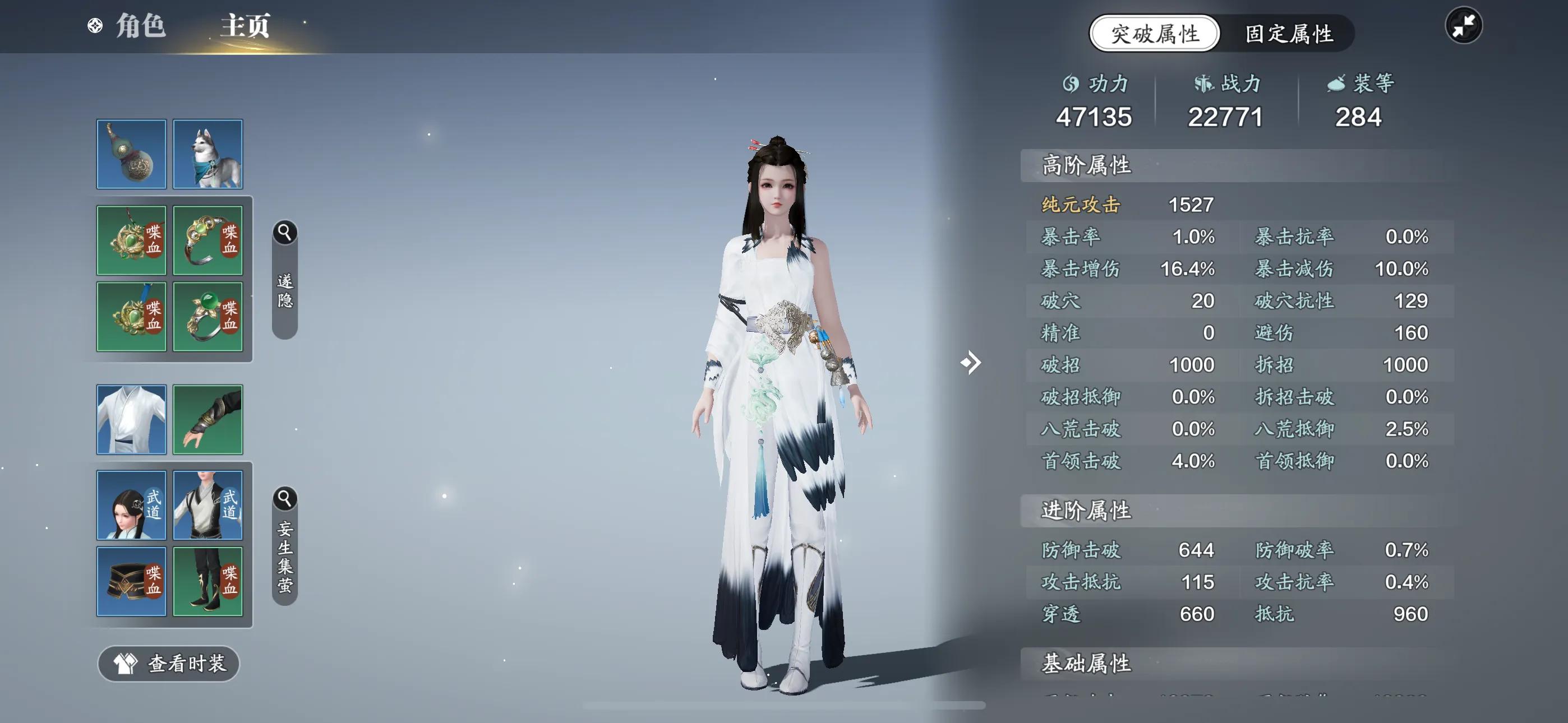
Task: Select the black boots 喋血 slot
Action: pyautogui.click(x=207, y=581)
